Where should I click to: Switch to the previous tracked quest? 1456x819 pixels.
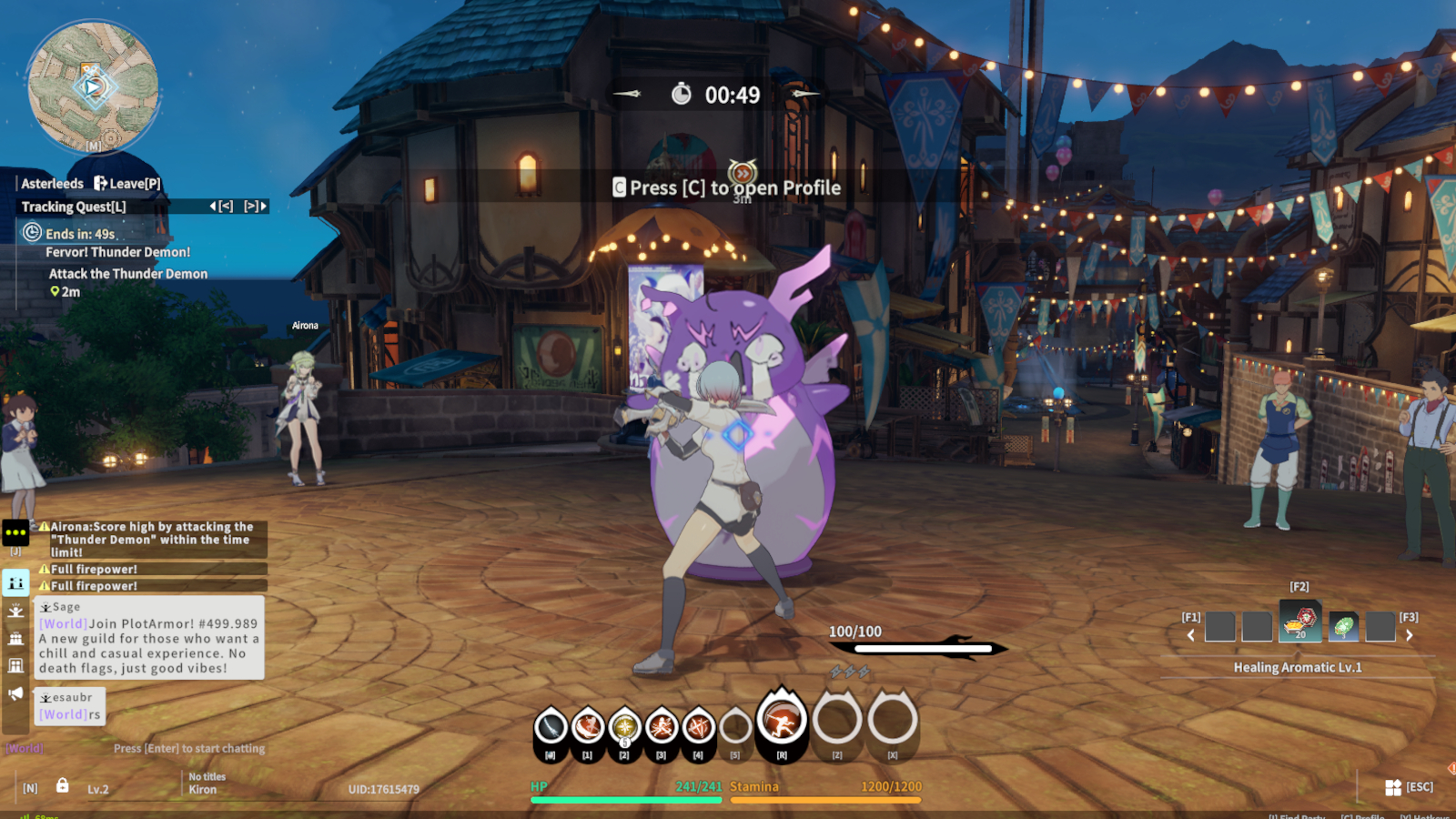(x=221, y=207)
